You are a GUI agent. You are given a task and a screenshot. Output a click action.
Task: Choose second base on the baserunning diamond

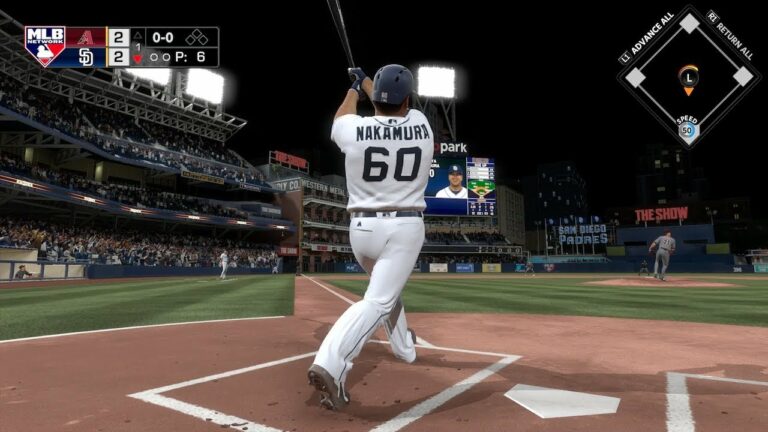click(x=689, y=23)
